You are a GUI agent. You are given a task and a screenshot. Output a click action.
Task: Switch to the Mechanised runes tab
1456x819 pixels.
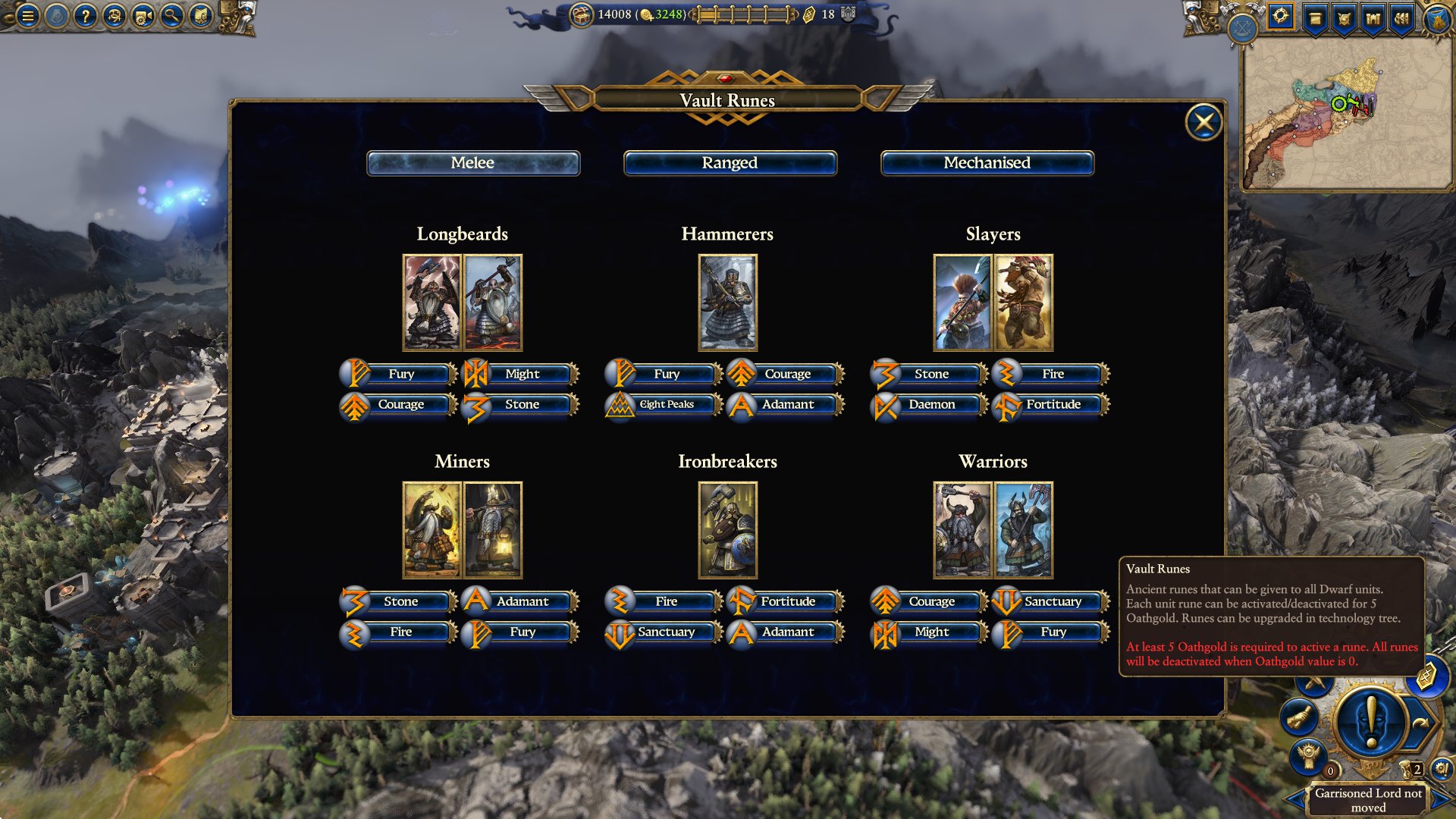[987, 162]
